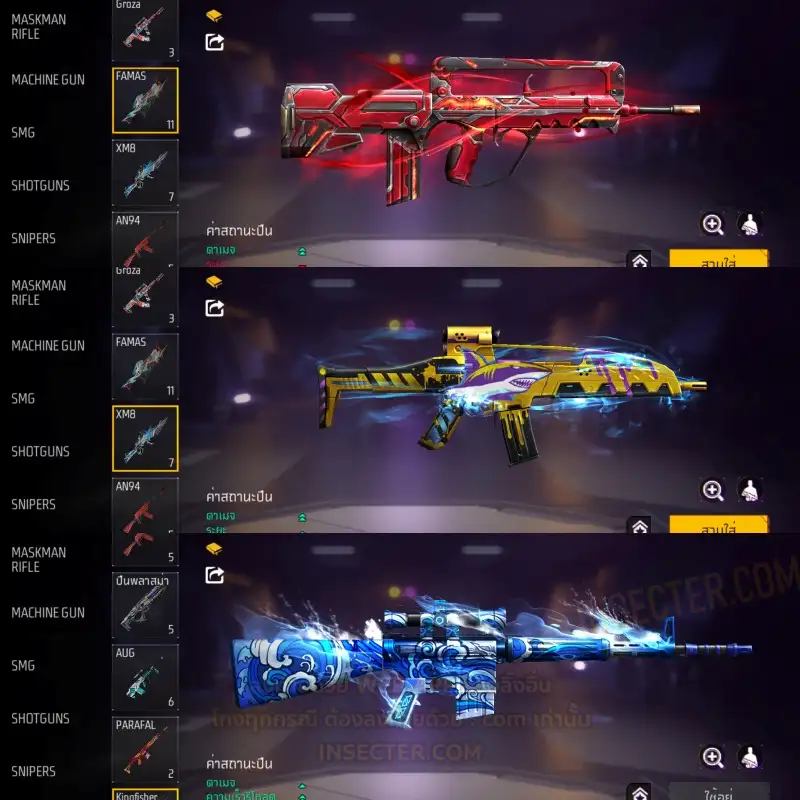Select the yellow-bordered Kingfisher slot
The width and height of the screenshot is (800, 800).
click(x=145, y=794)
